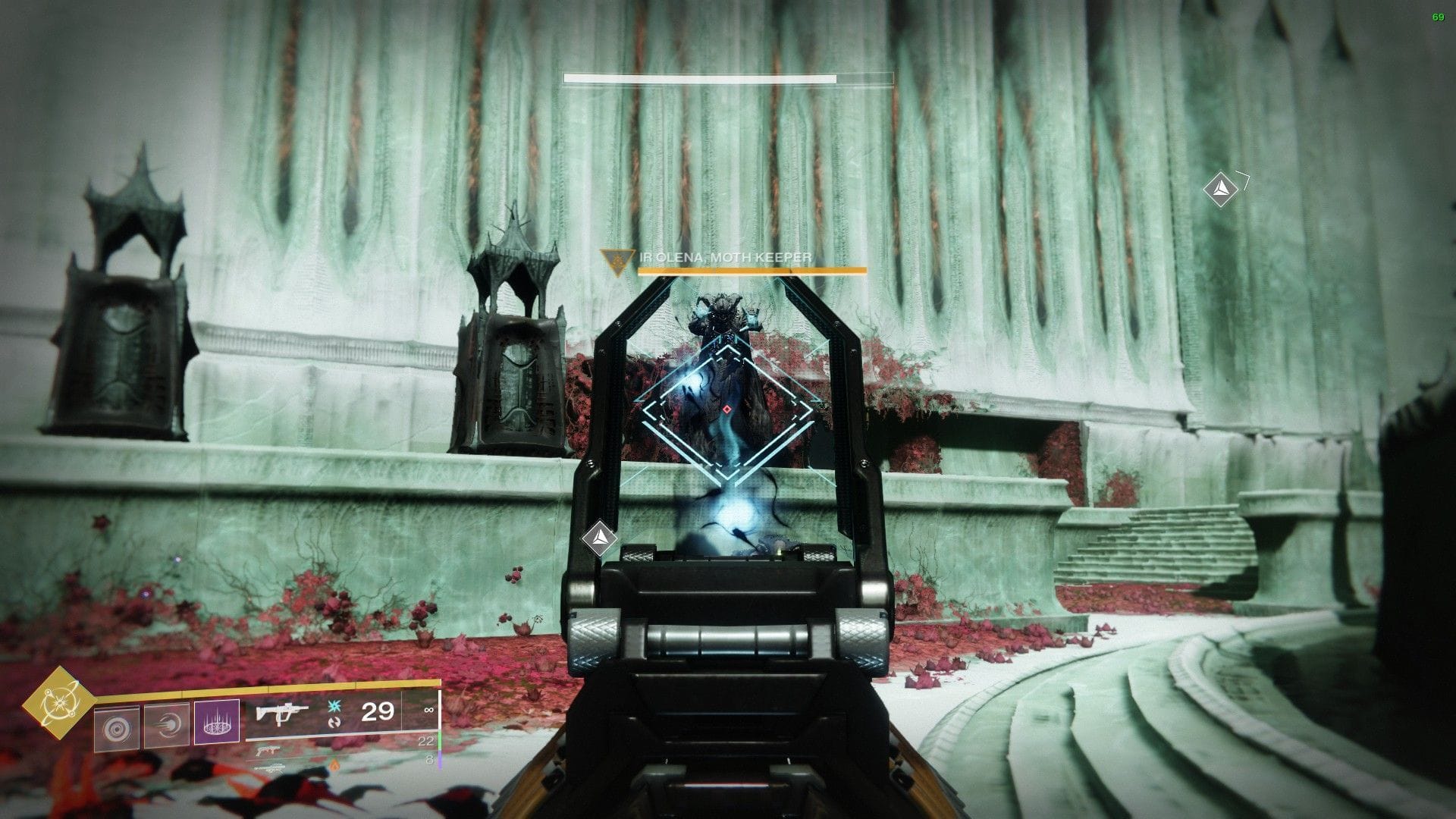
Task: Click the orange Solar icon beside the sniper
Action: point(335,766)
